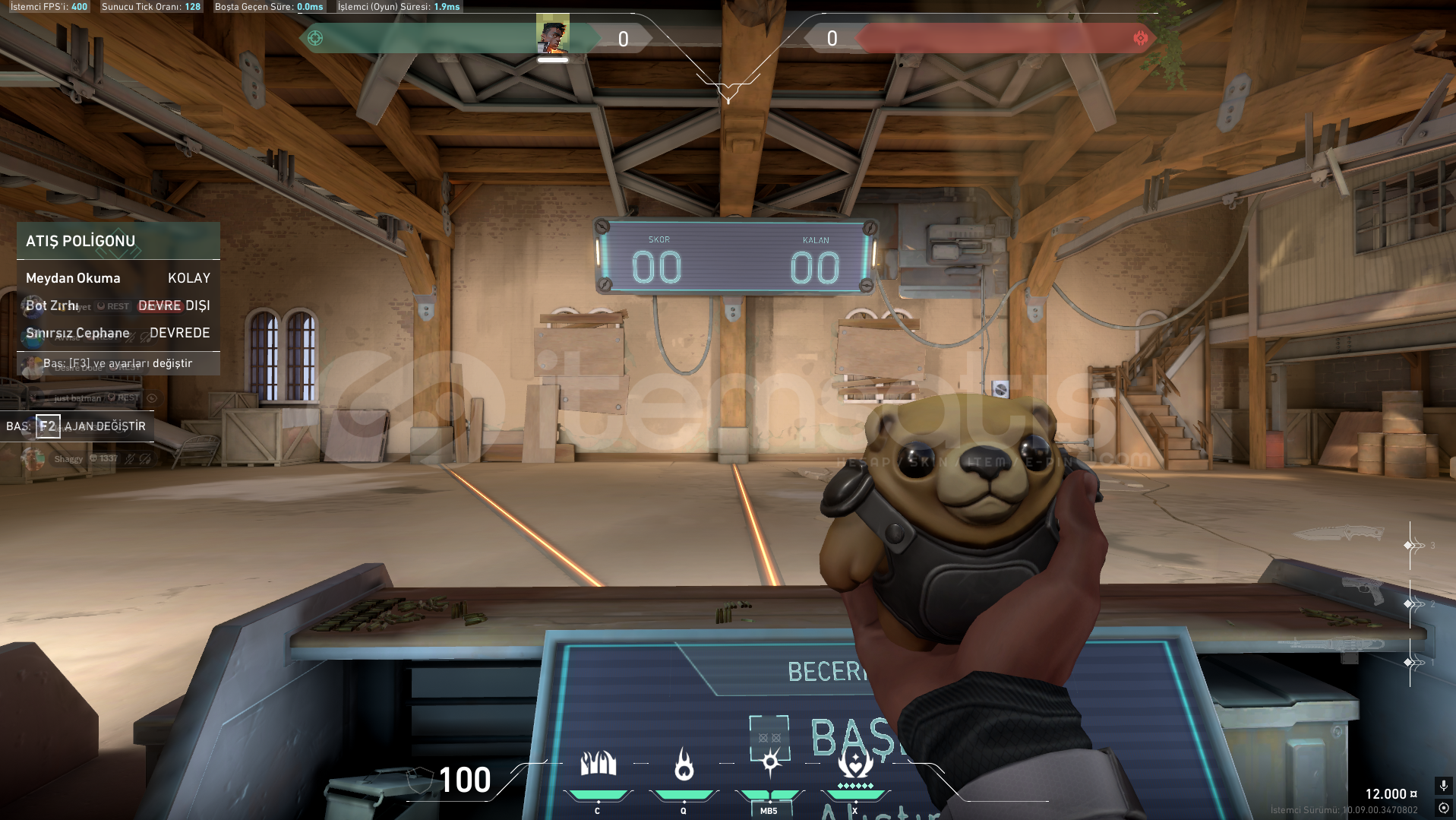Click the circular target icon below microphone
The height and width of the screenshot is (820, 1456).
(x=1443, y=808)
